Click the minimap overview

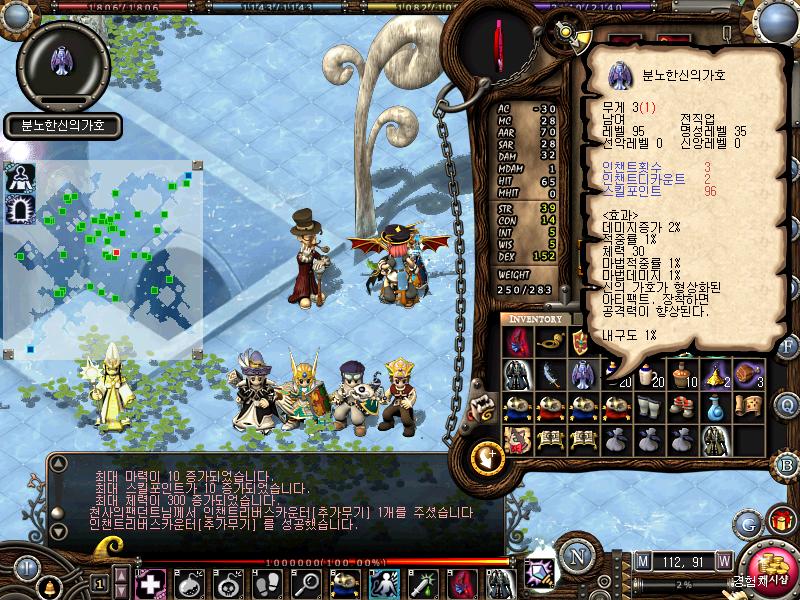pos(104,260)
